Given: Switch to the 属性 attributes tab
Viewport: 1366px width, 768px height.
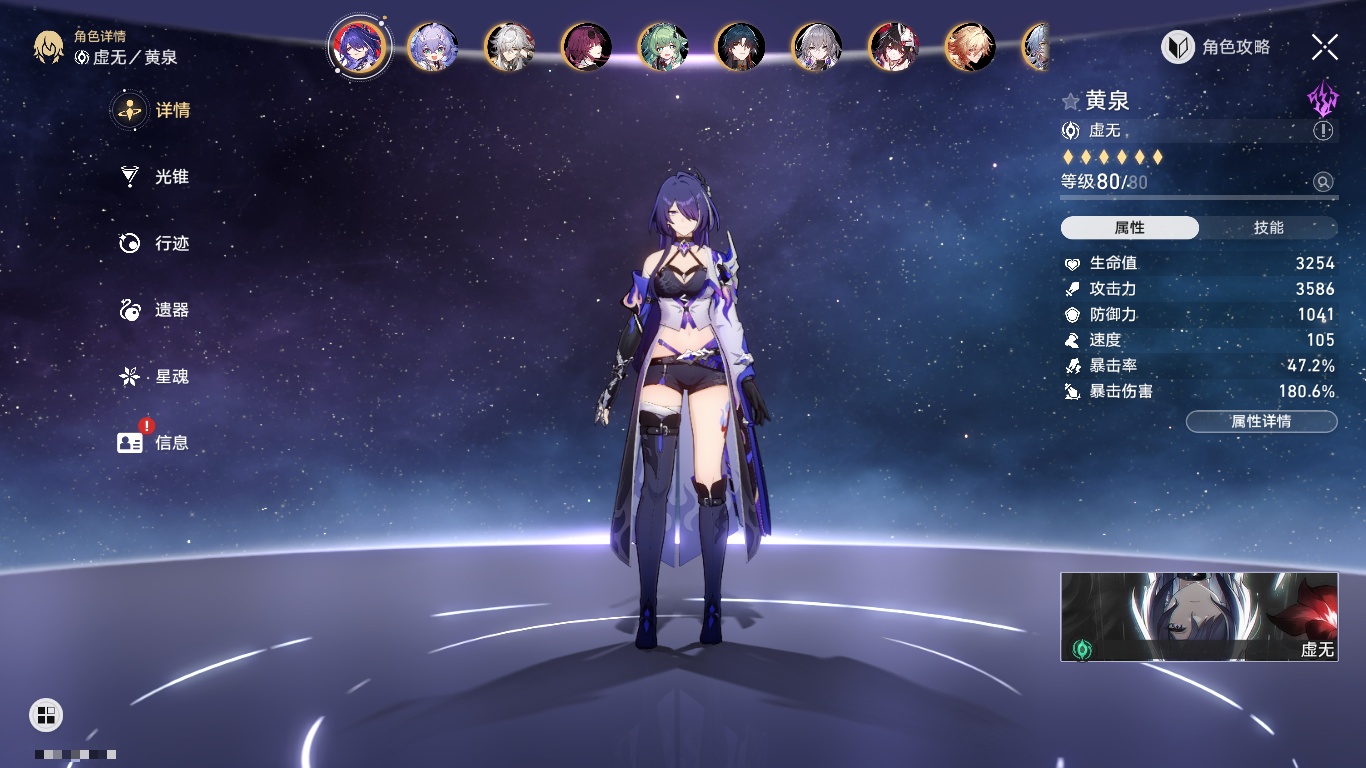Looking at the screenshot, I should pyautogui.click(x=1130, y=228).
